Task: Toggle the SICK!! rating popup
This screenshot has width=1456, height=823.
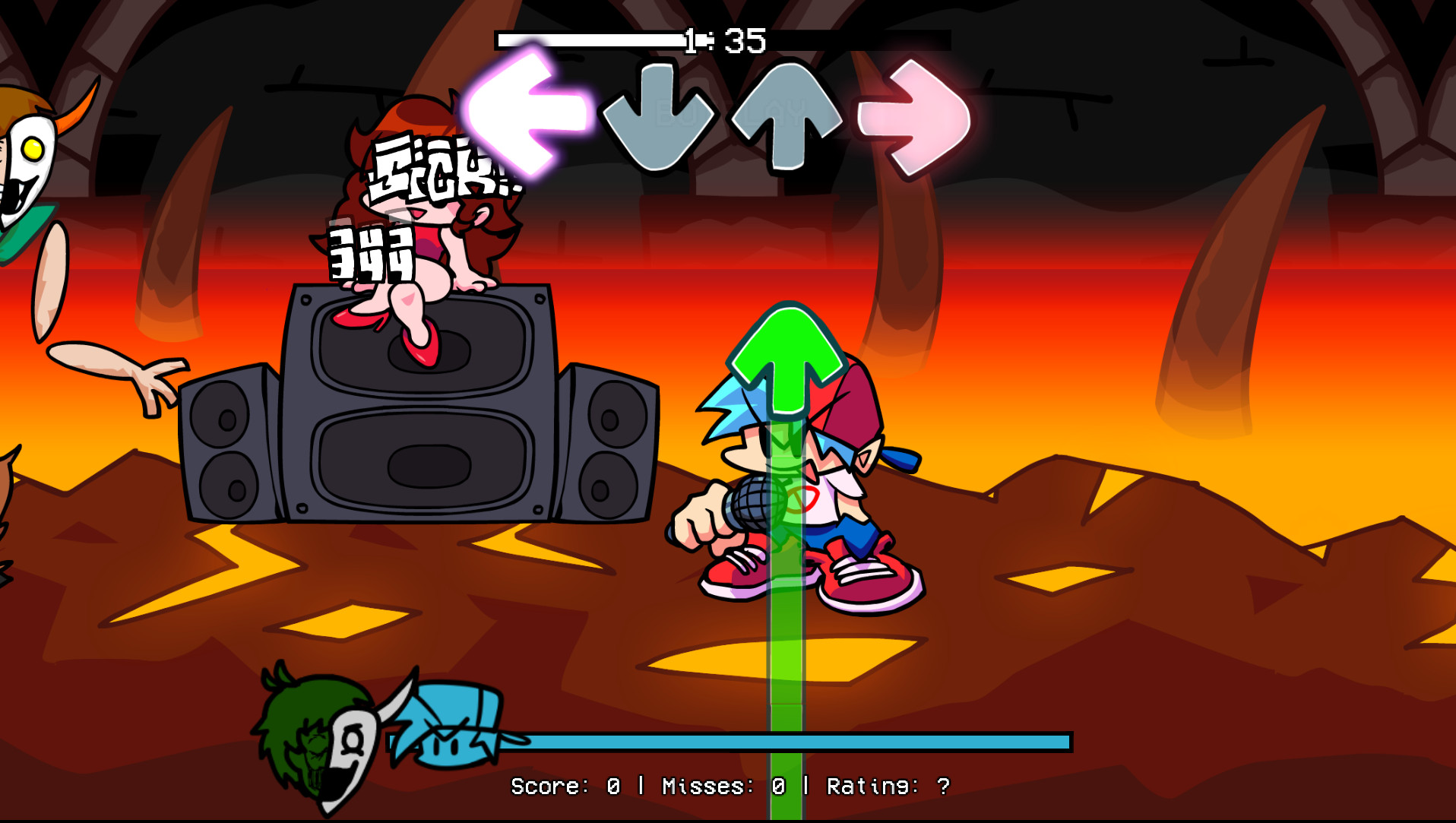Action: (x=445, y=167)
